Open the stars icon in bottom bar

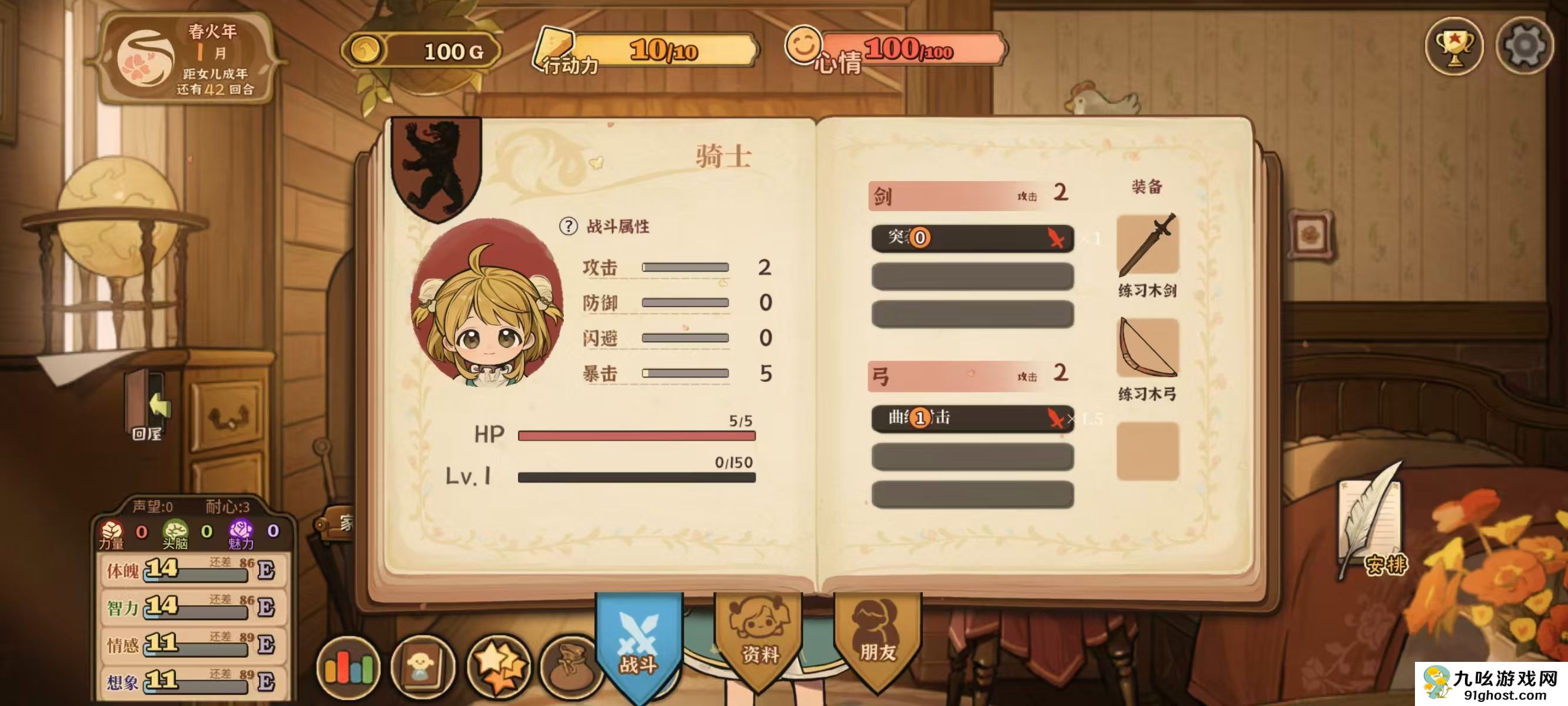tap(499, 668)
